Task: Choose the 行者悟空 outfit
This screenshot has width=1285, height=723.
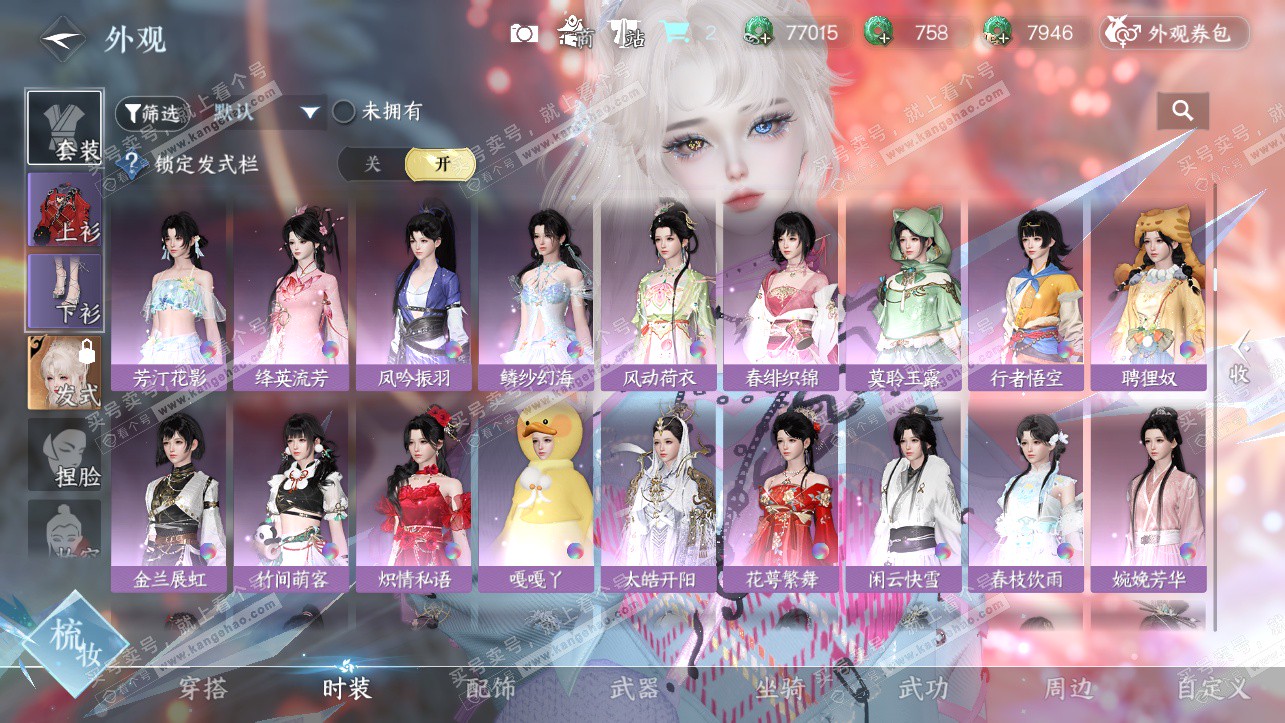Action: tap(1027, 295)
